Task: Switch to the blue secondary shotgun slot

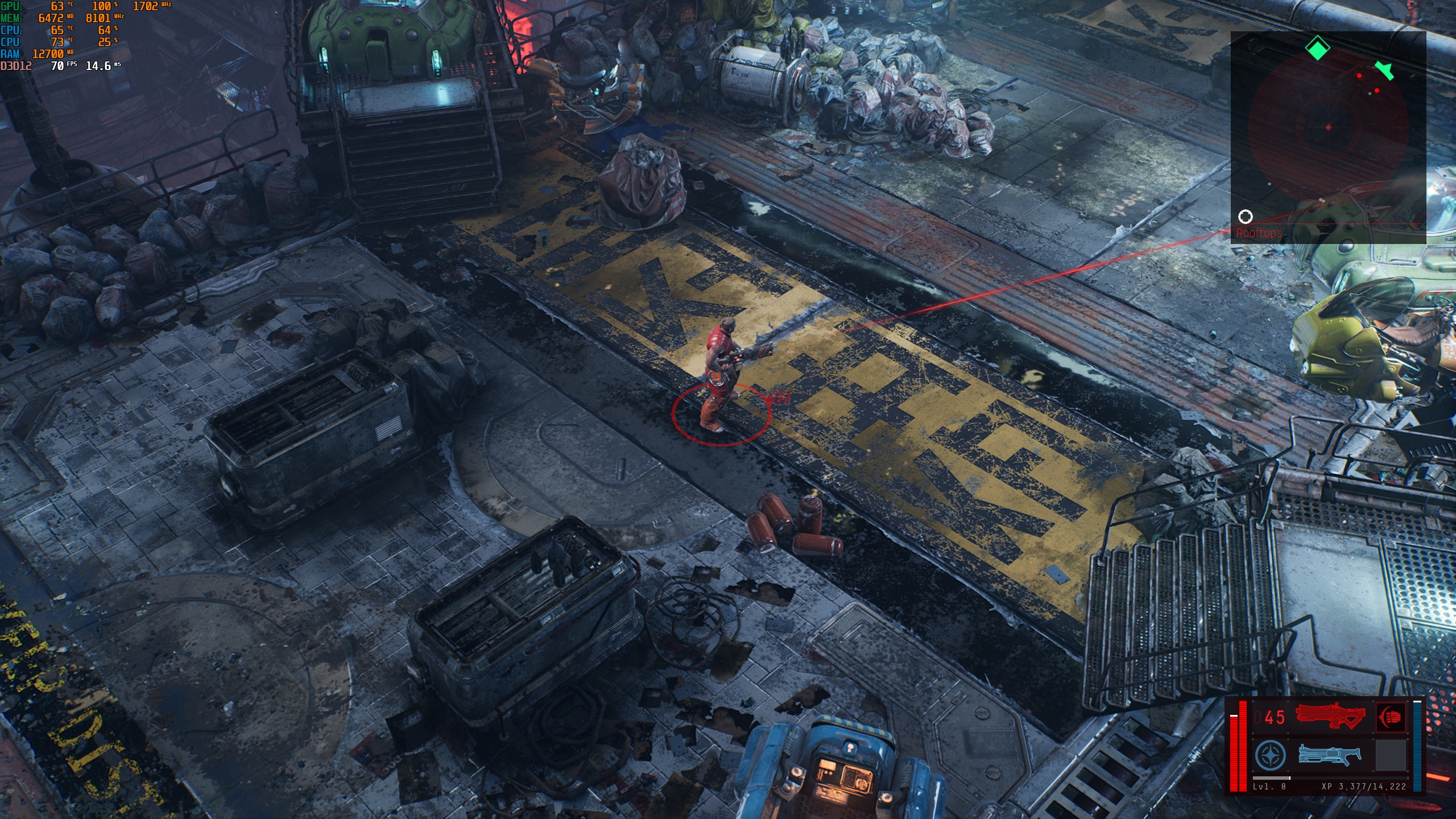Action: point(1330,755)
